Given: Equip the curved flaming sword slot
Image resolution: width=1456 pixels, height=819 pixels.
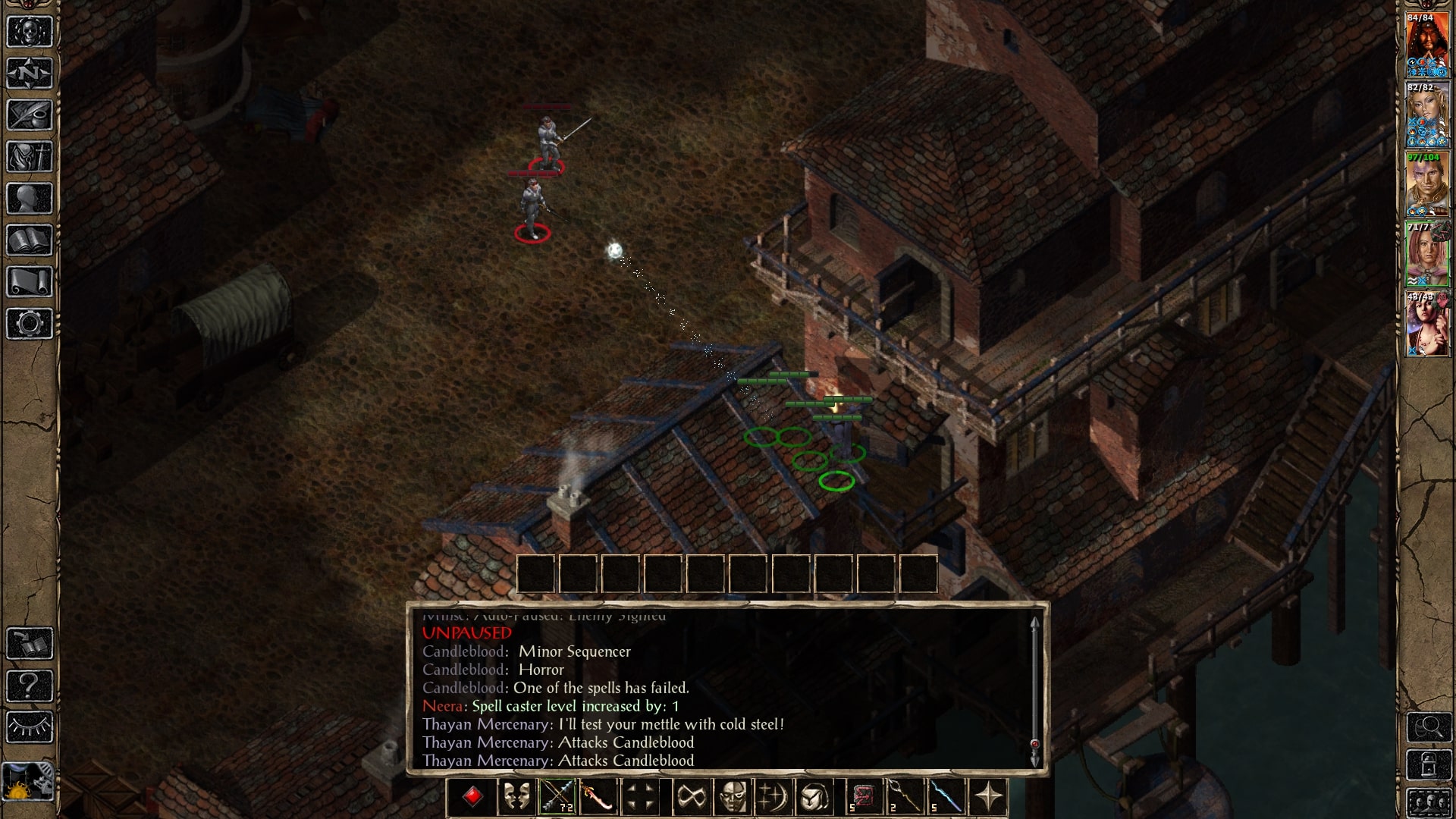Looking at the screenshot, I should (598, 797).
